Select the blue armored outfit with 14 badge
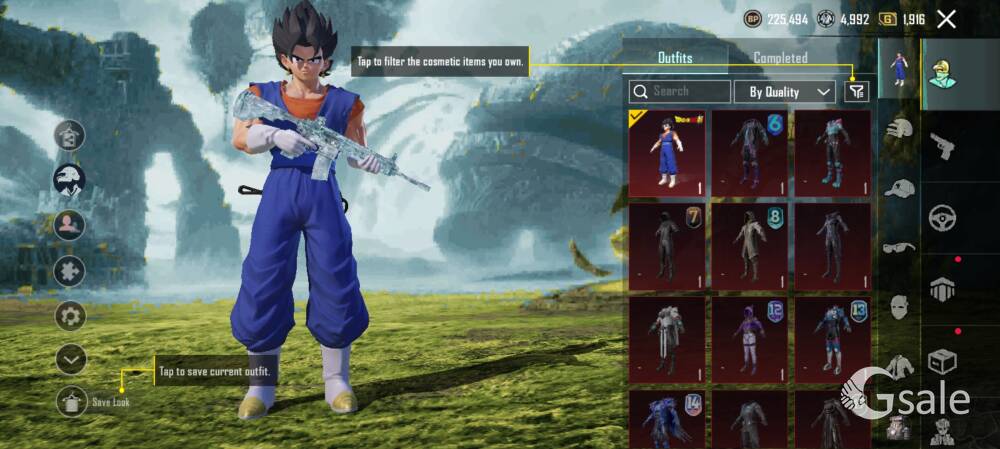The width and height of the screenshot is (1000, 449). pyautogui.click(x=667, y=420)
